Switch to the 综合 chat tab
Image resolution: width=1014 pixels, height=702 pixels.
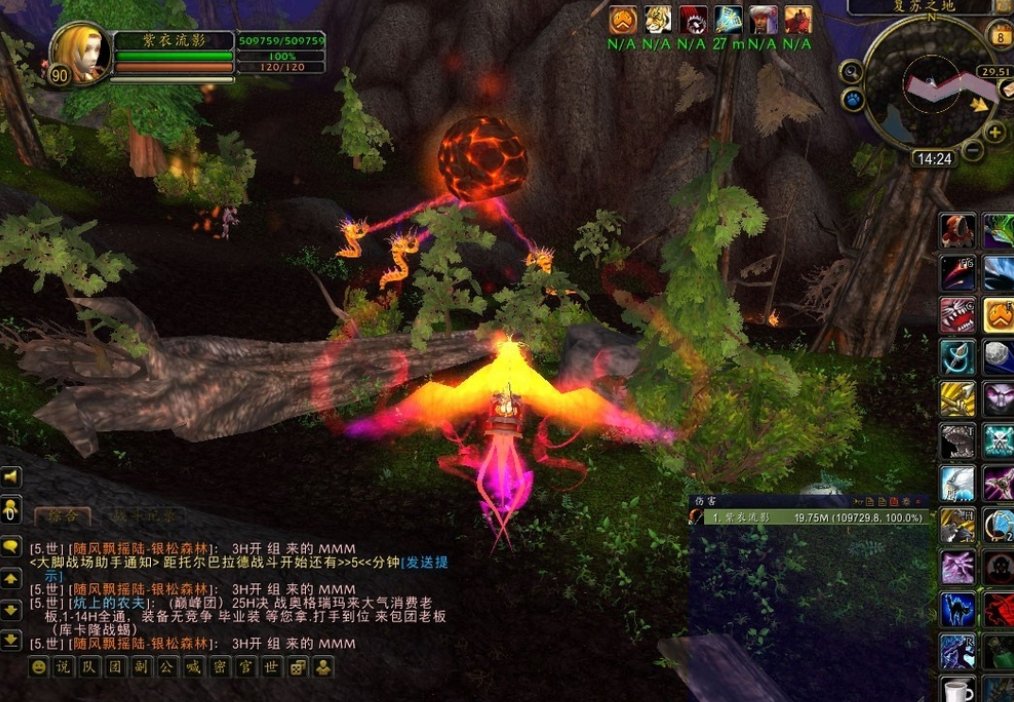coord(62,516)
